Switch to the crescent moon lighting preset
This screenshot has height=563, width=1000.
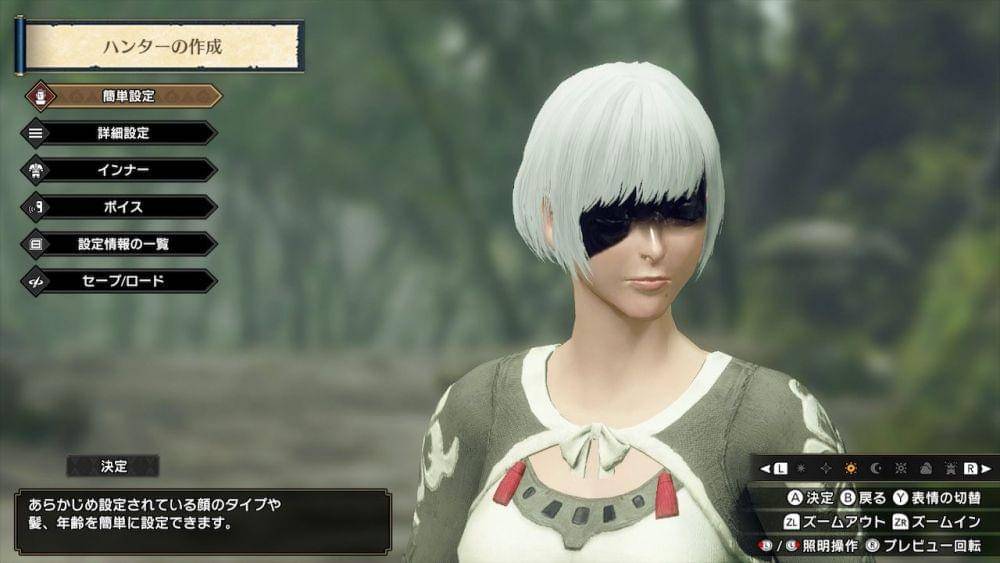[875, 468]
